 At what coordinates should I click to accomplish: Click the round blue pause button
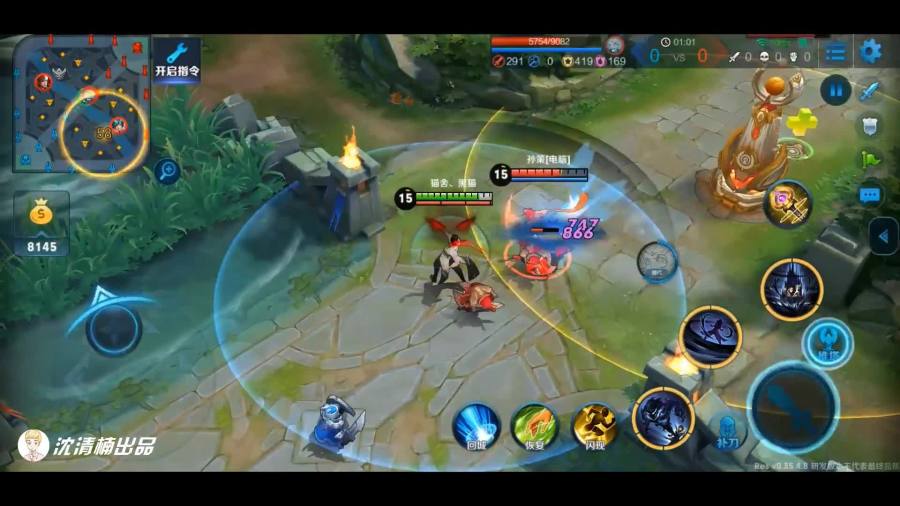[835, 90]
